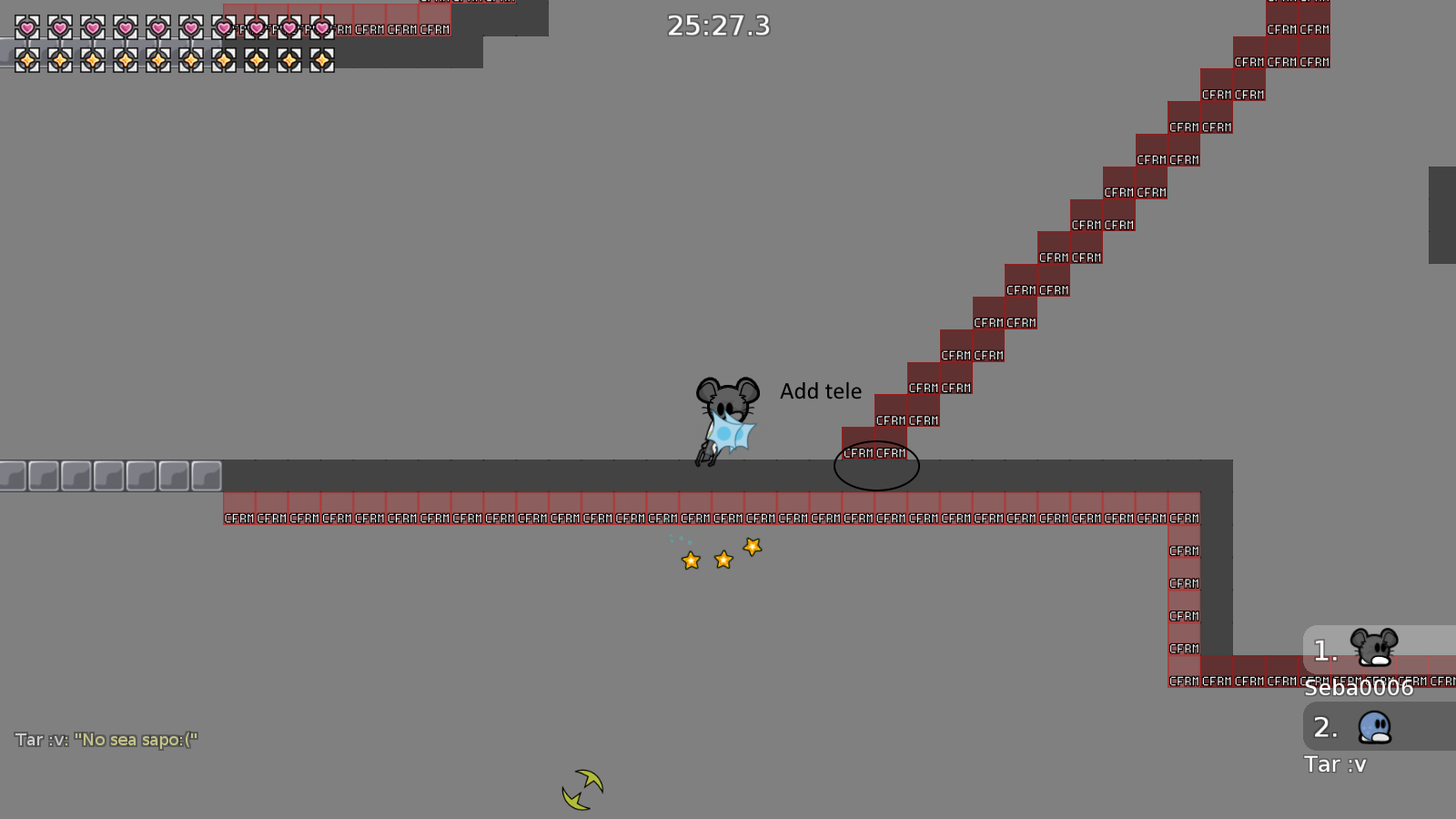Click Tar :v's name under the second place entry

(x=1336, y=764)
